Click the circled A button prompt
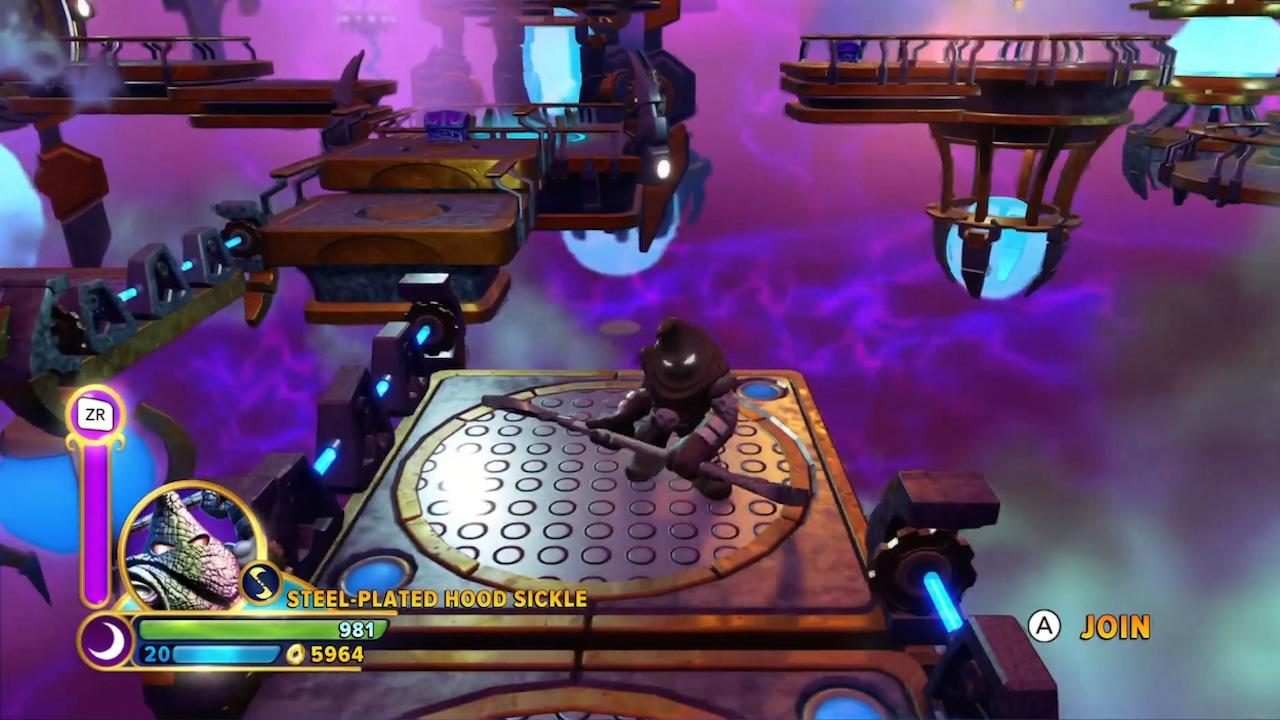Image resolution: width=1280 pixels, height=720 pixels. (1043, 627)
